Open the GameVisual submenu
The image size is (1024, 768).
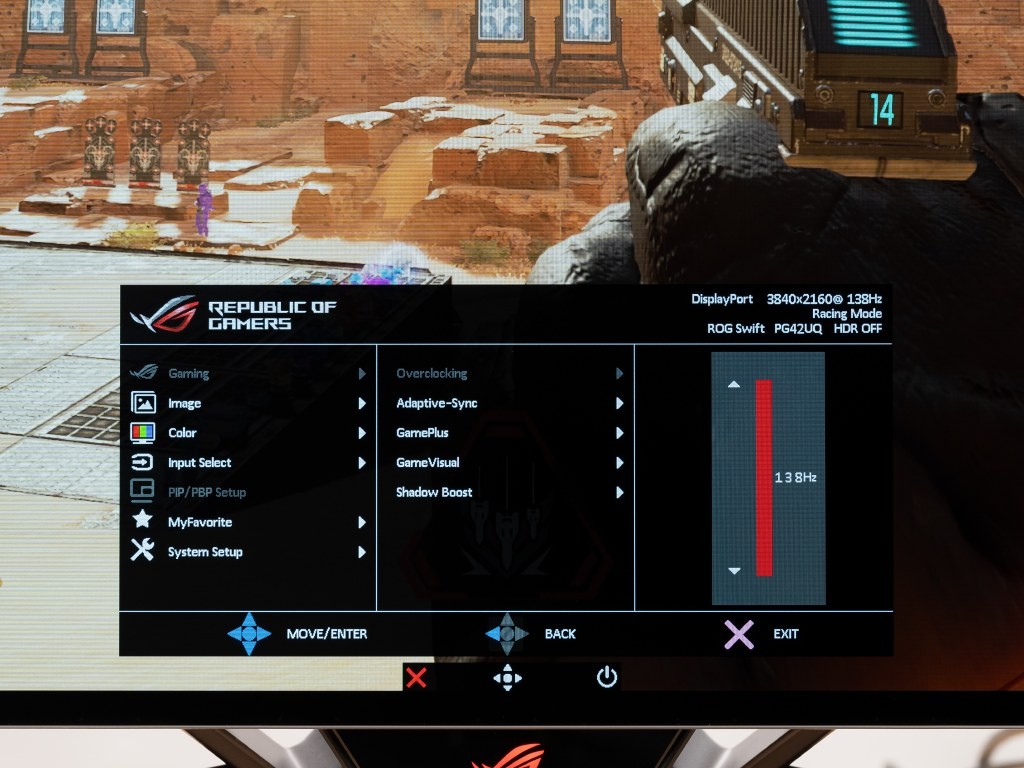click(x=428, y=463)
